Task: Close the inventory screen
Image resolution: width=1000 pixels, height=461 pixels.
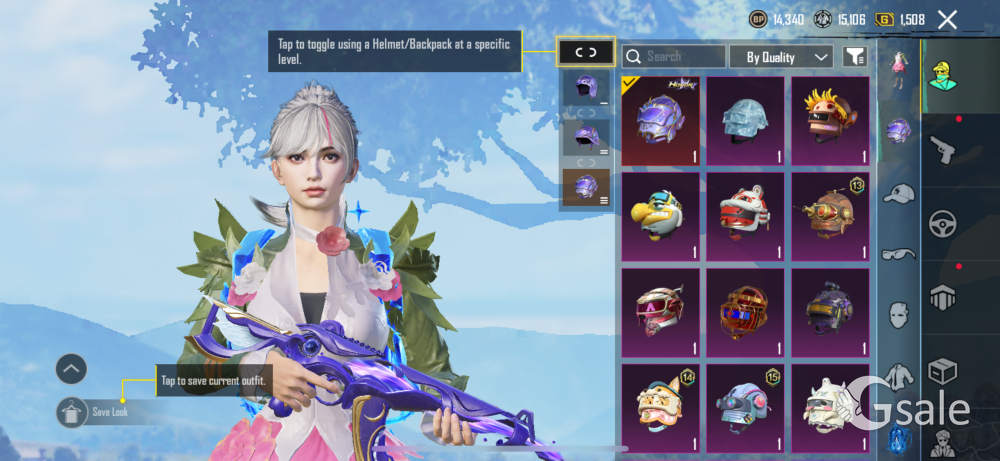Action: [947, 19]
